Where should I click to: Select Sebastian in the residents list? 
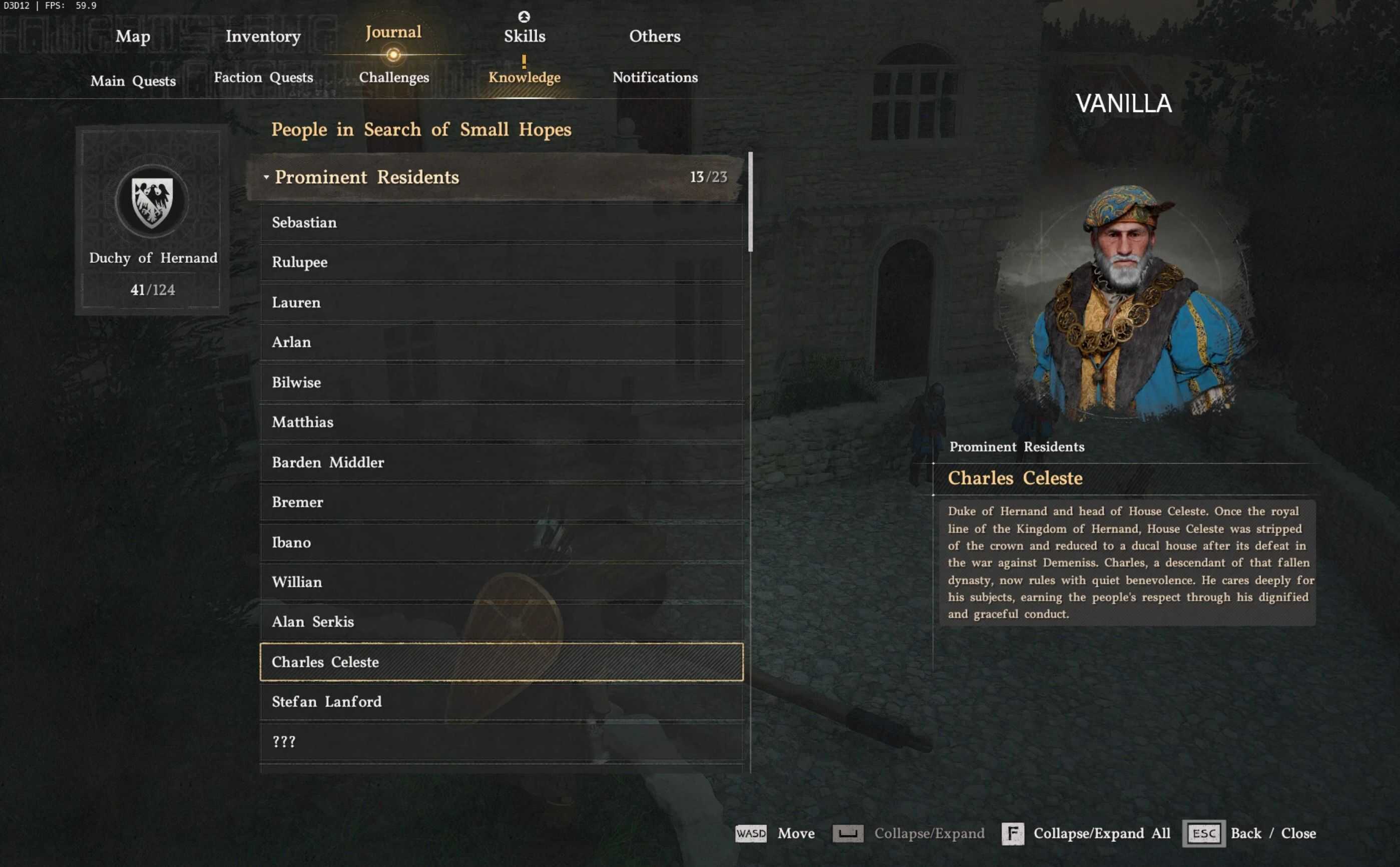tap(502, 222)
